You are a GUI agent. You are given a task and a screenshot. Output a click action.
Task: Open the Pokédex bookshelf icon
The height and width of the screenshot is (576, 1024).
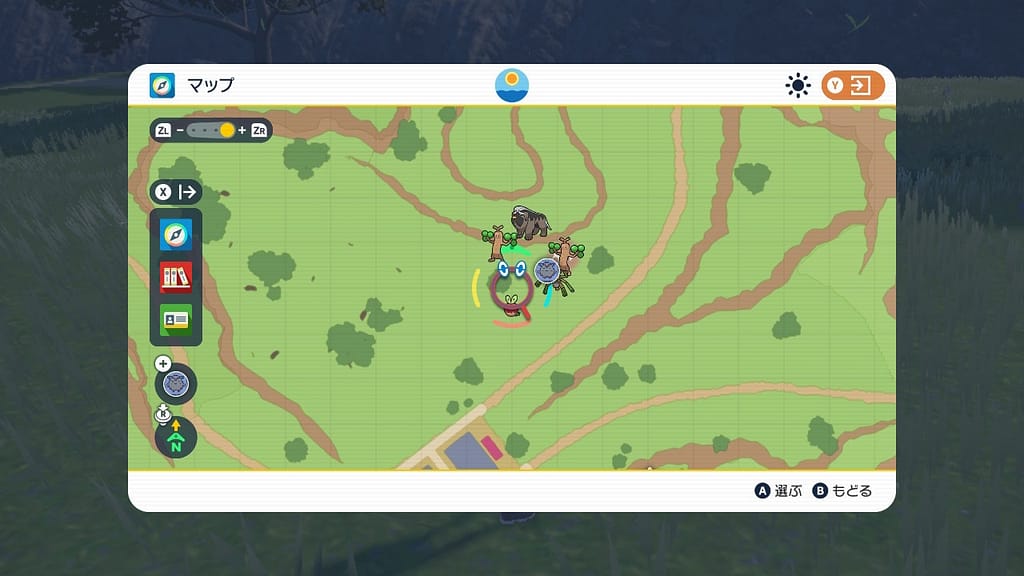click(x=176, y=277)
